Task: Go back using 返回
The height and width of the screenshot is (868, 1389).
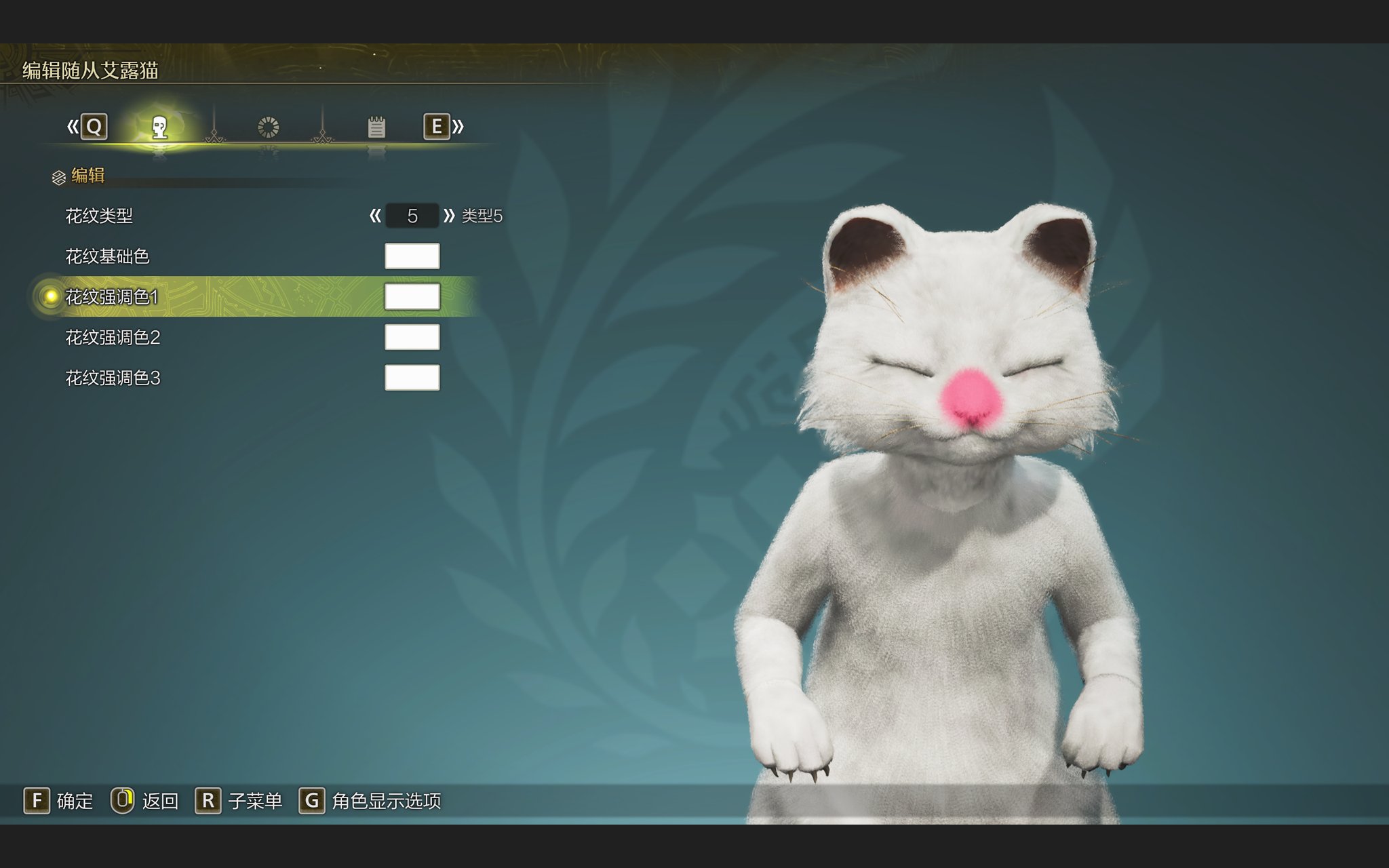Action: pos(145,801)
